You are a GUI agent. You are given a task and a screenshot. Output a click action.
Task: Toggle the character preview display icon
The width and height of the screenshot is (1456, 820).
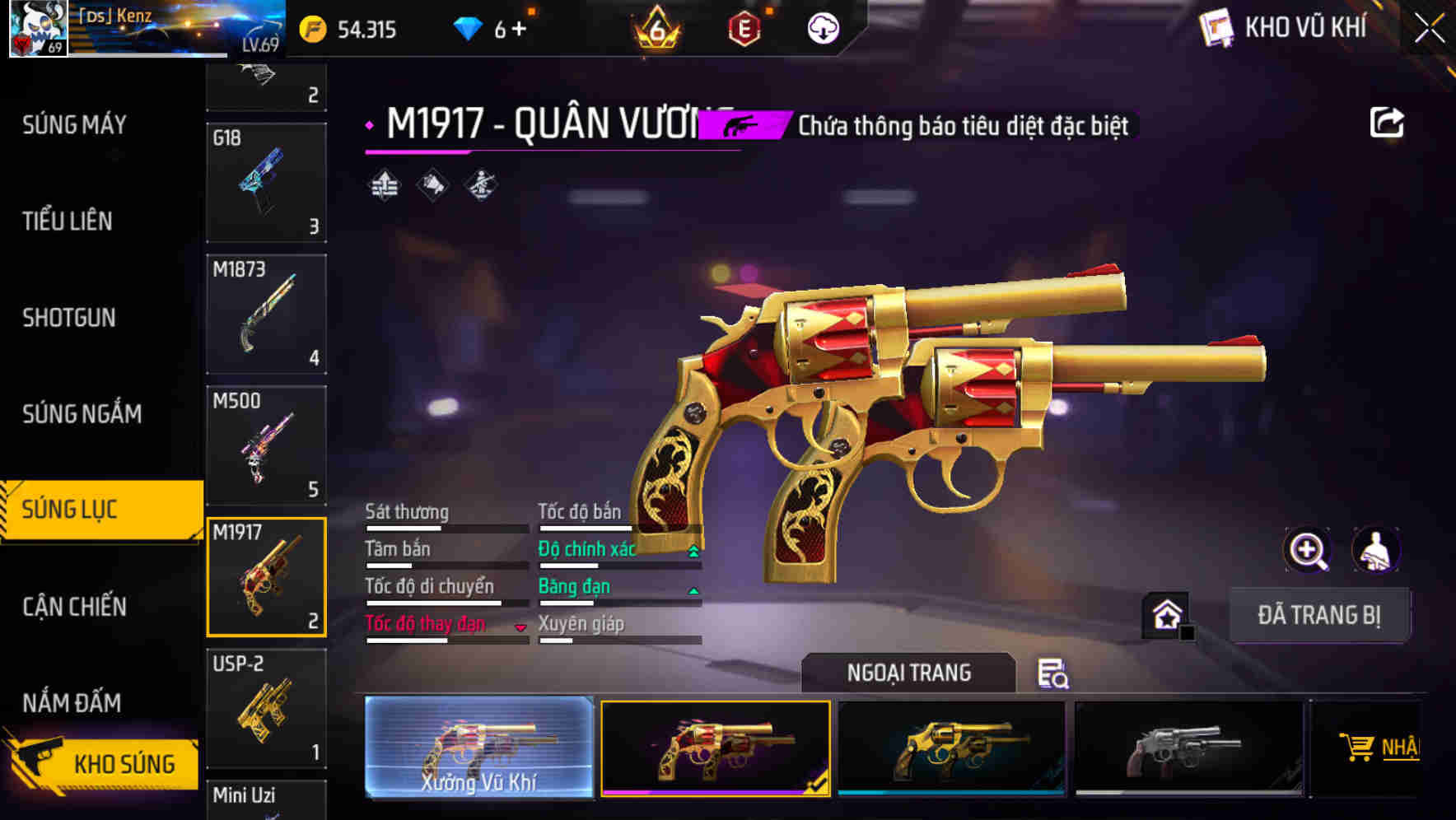pos(1375,550)
